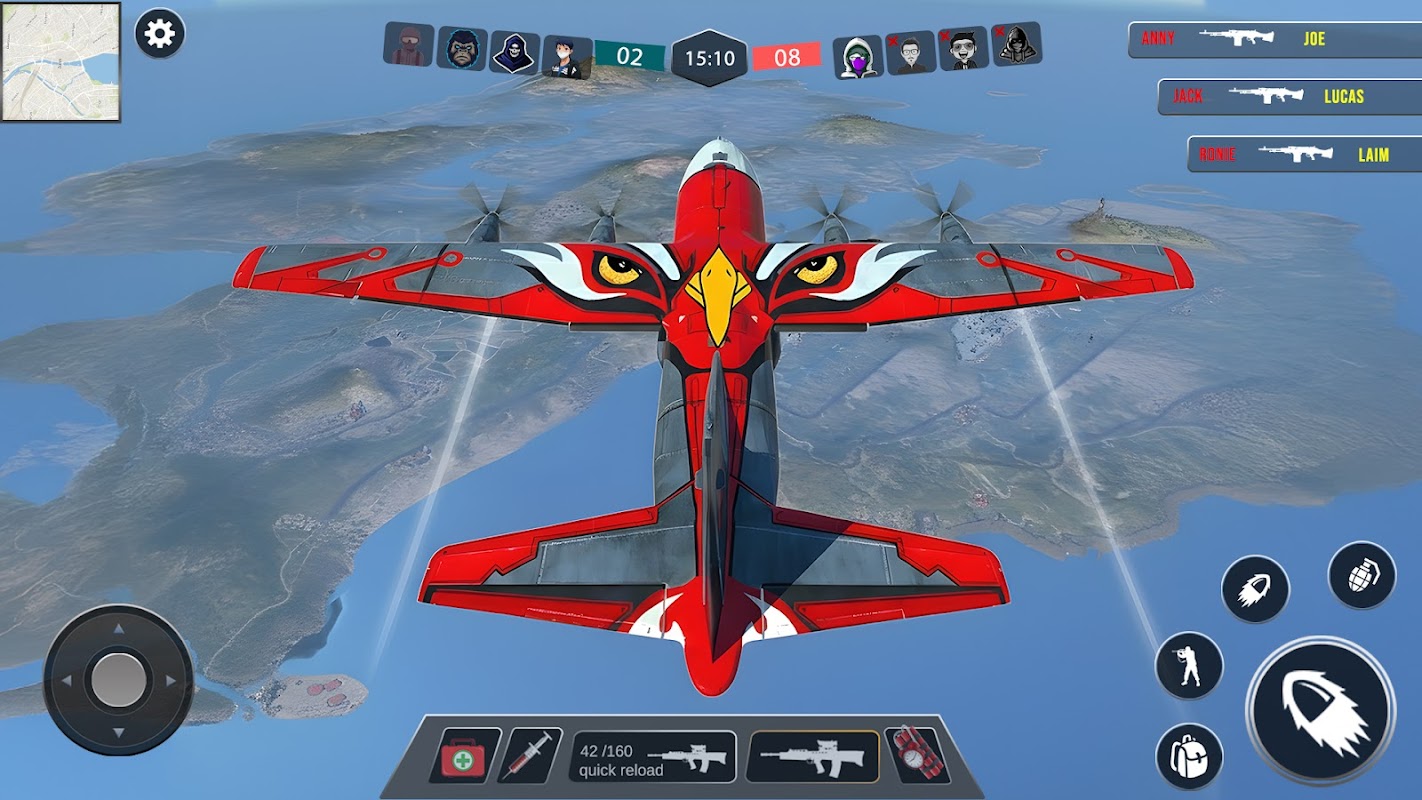The image size is (1422, 800).
Task: Open the backpack inventory
Action: pos(1190,757)
